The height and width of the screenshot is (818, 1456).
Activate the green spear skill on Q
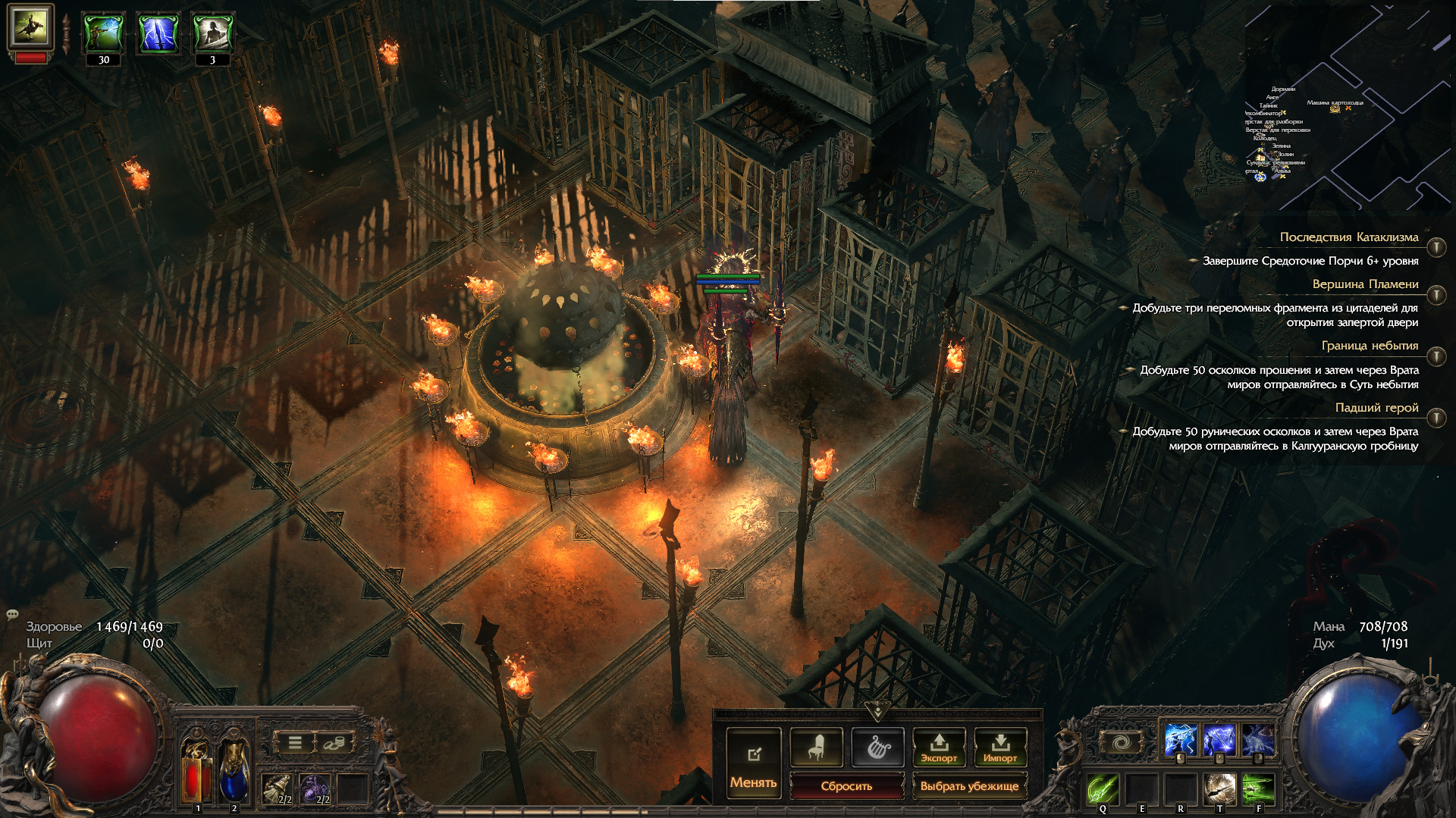point(1102,788)
